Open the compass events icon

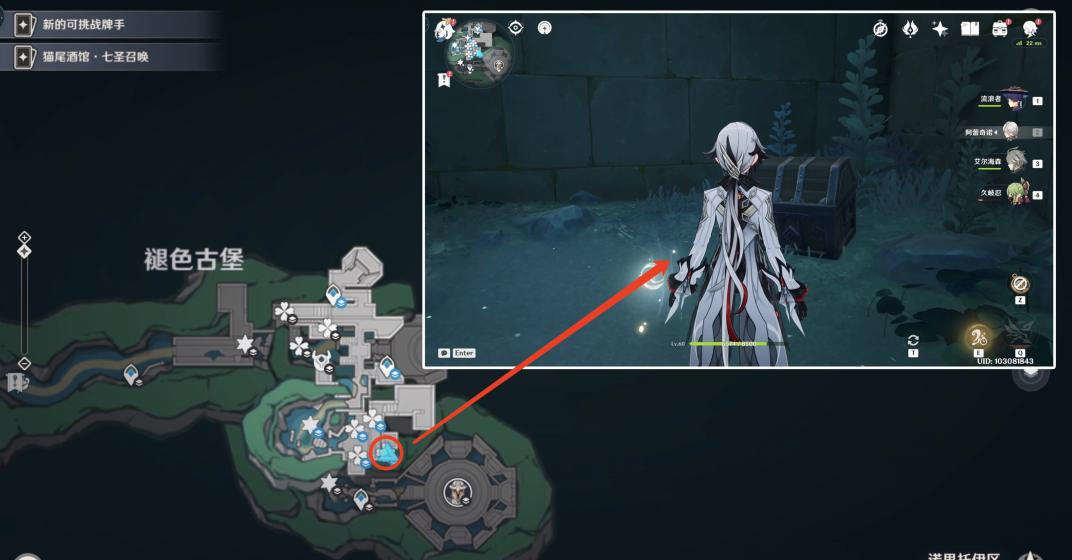point(880,29)
